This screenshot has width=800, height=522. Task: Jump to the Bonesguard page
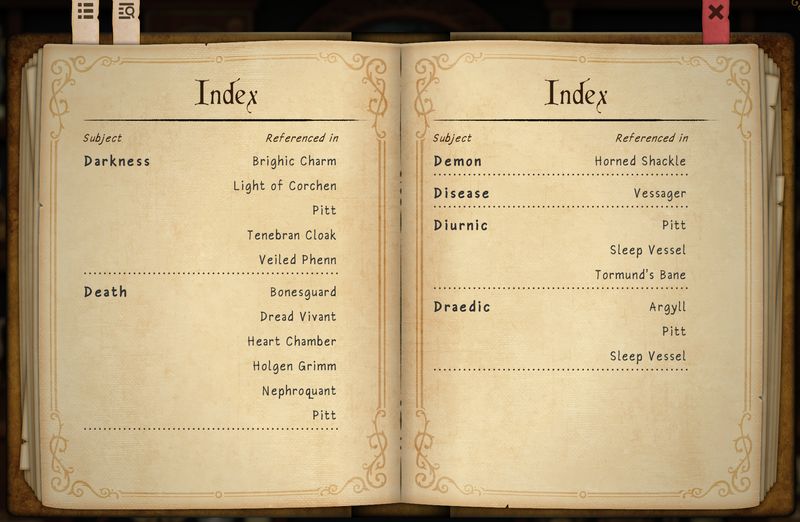click(x=302, y=292)
